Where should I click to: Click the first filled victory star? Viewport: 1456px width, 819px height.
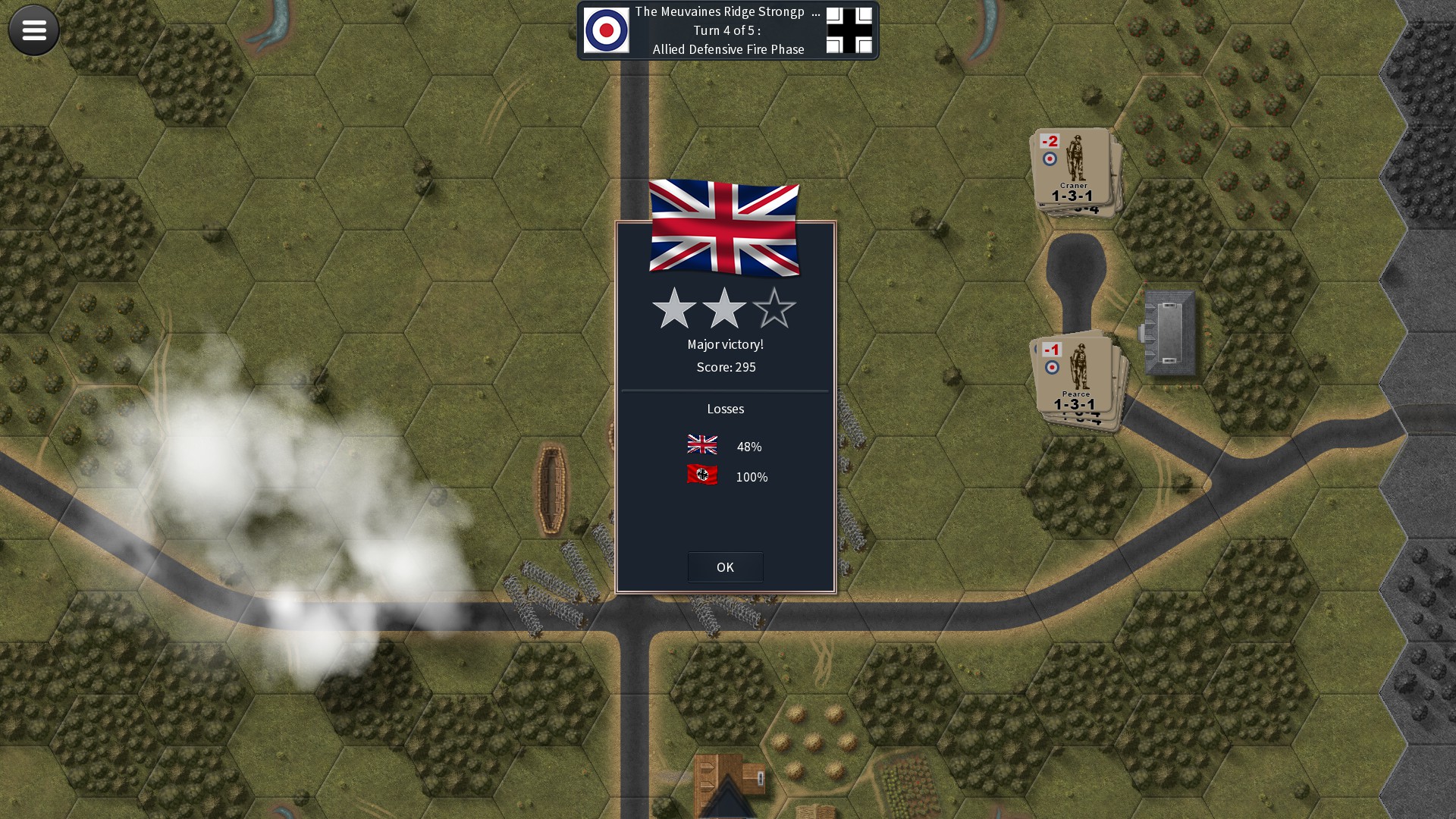[674, 309]
